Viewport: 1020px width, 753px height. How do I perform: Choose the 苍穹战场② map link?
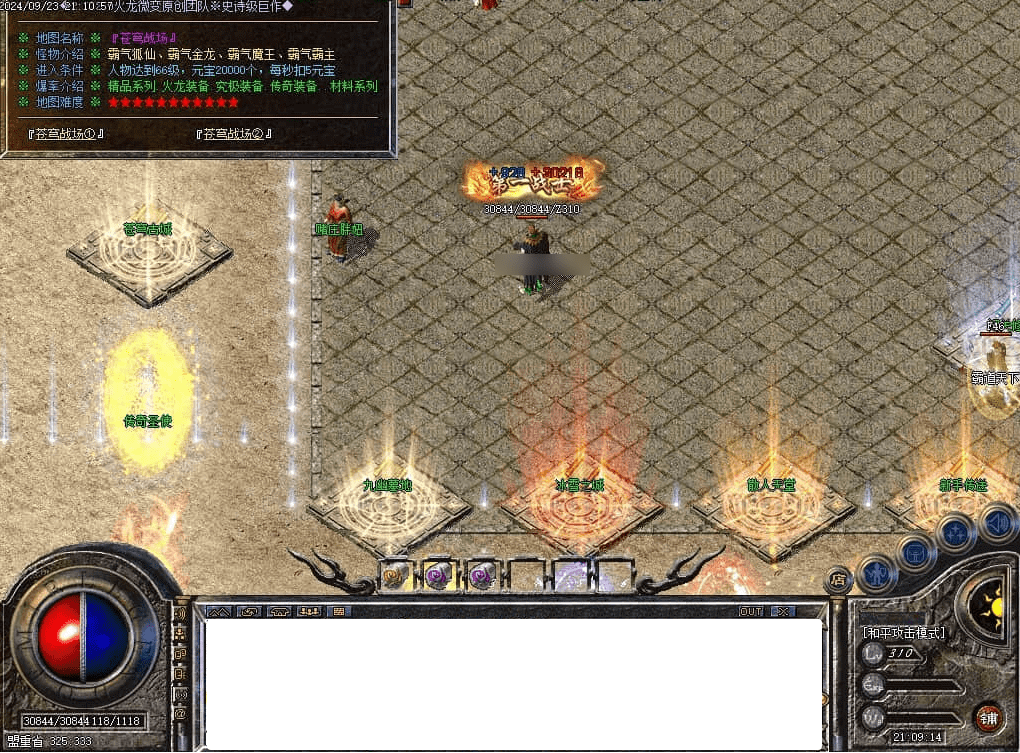tap(233, 133)
